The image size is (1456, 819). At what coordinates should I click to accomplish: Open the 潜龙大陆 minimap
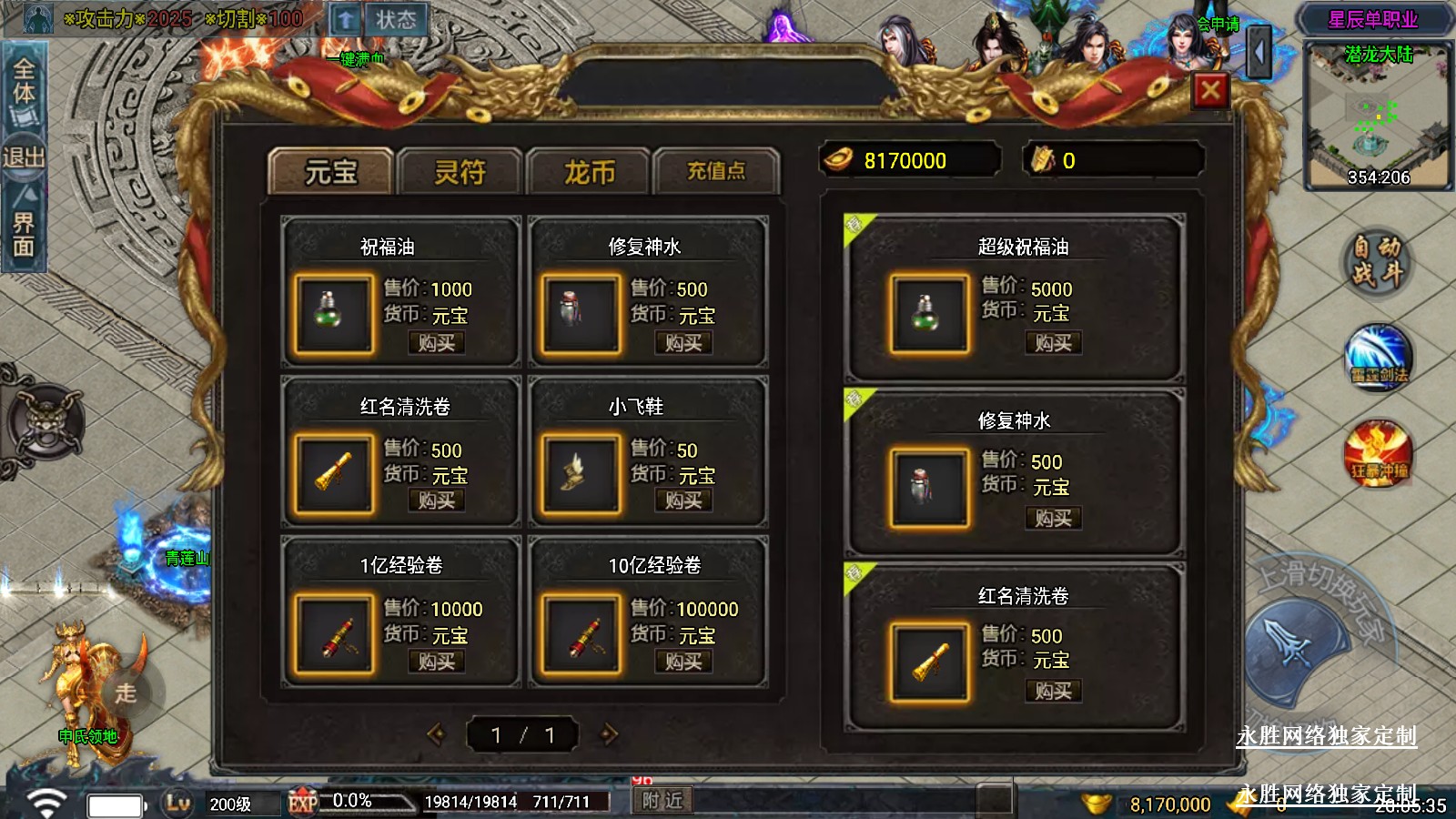pos(1378,116)
